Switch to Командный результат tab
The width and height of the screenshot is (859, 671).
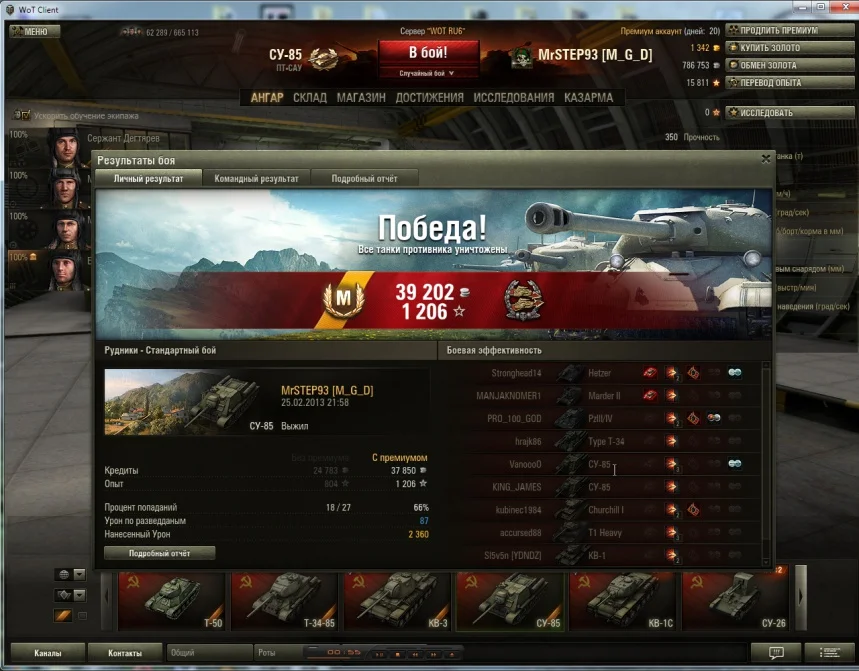256,178
